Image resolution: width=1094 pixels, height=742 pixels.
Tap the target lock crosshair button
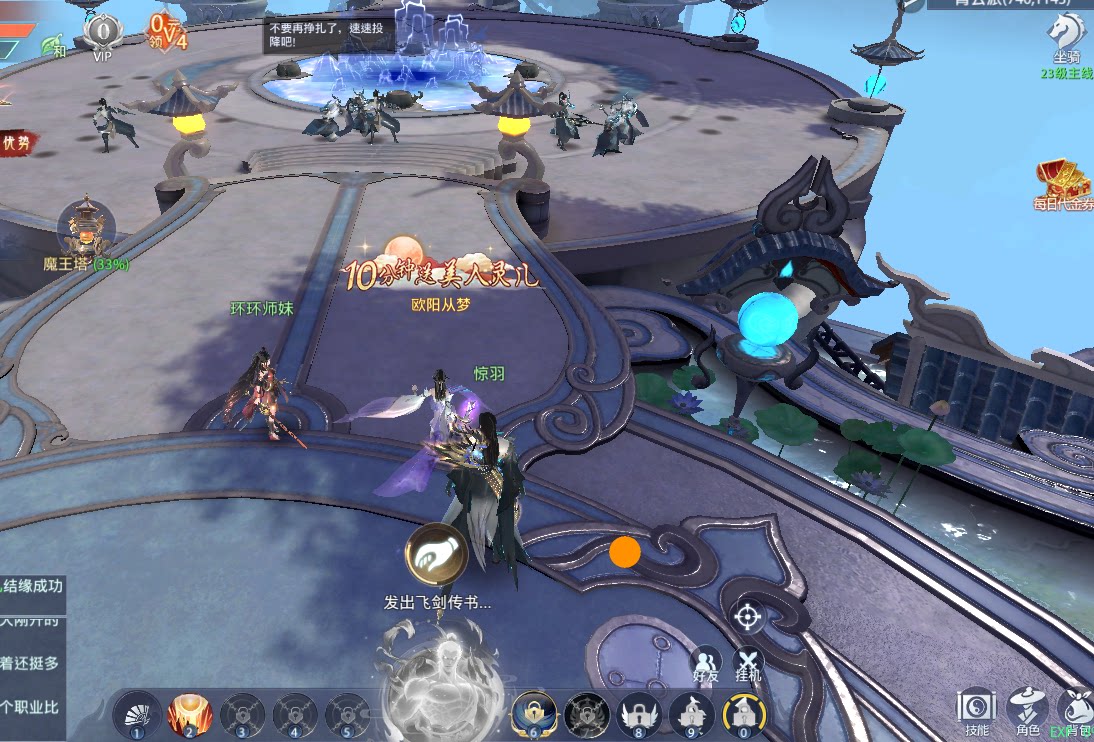coord(748,616)
